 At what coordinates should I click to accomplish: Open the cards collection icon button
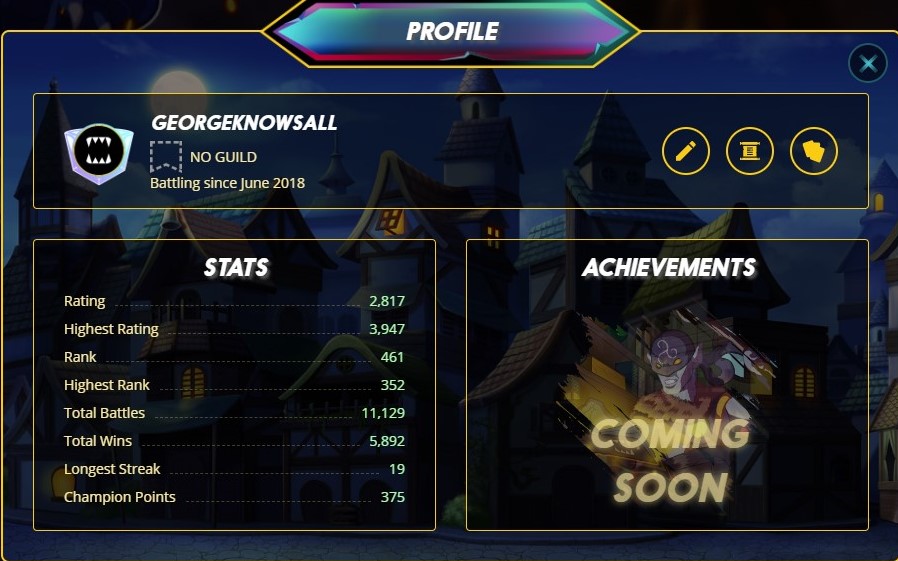coord(813,151)
